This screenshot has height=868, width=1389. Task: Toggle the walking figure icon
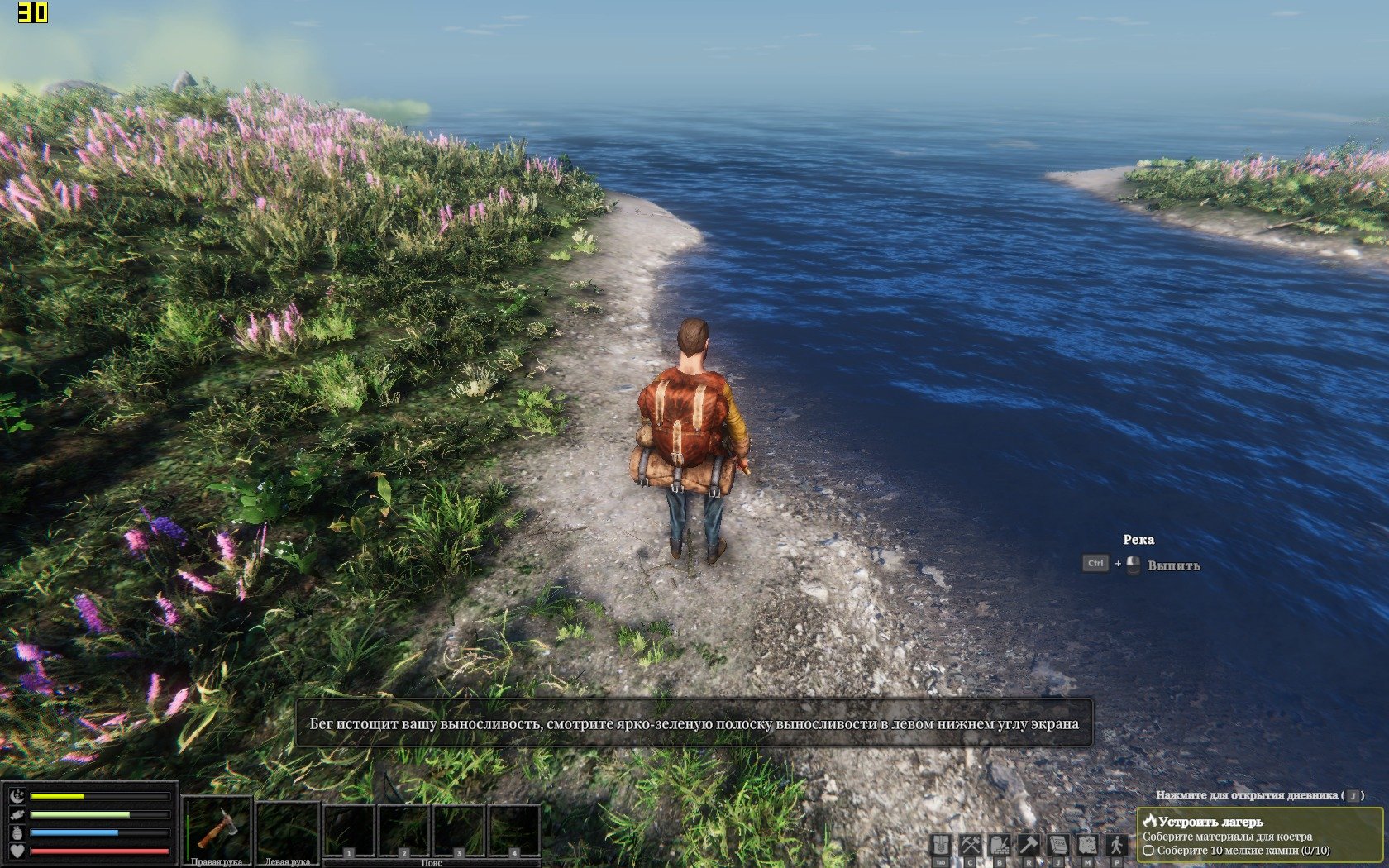[x=1117, y=846]
